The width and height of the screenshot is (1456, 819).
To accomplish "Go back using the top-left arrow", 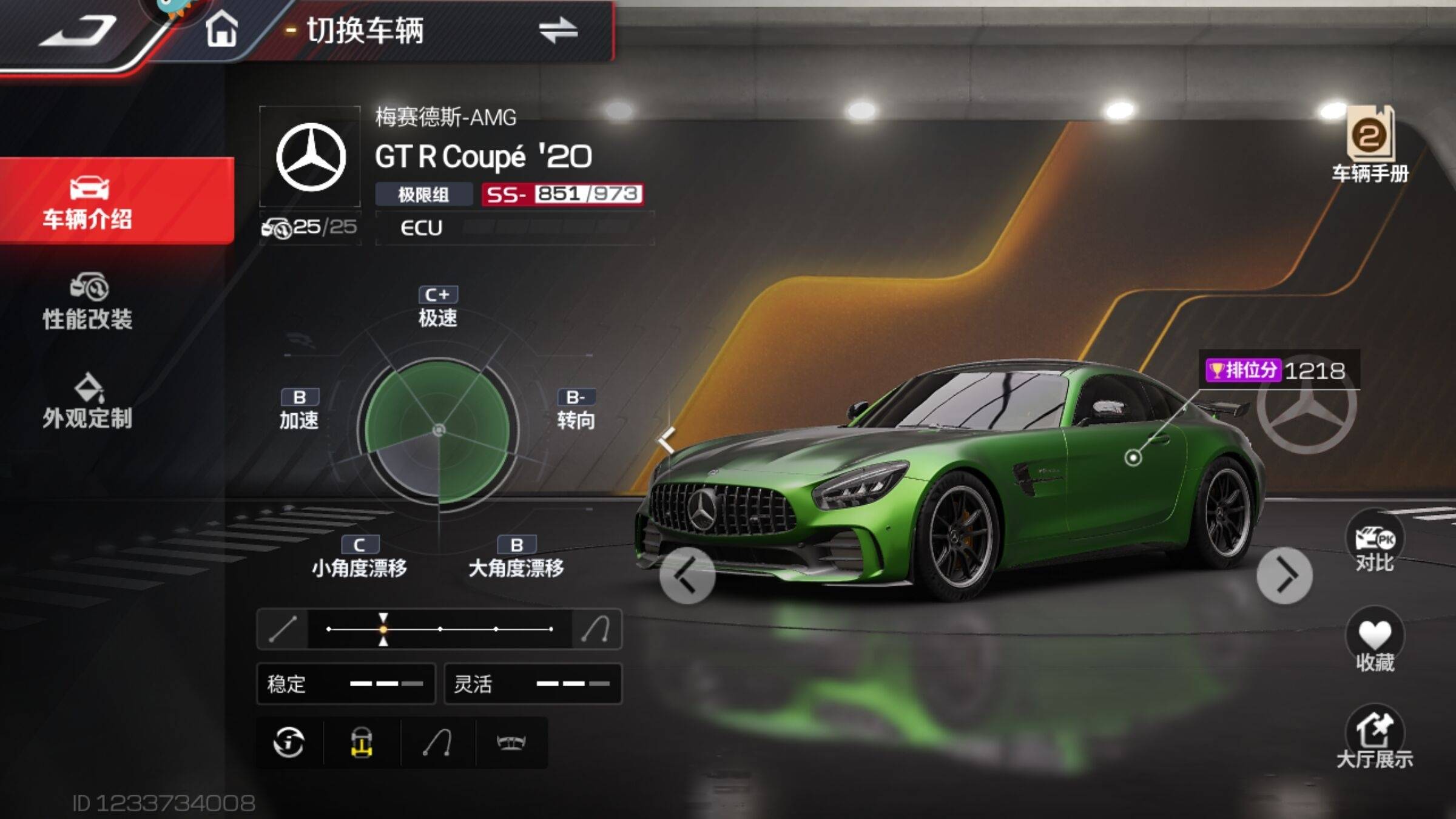I will coord(78,30).
